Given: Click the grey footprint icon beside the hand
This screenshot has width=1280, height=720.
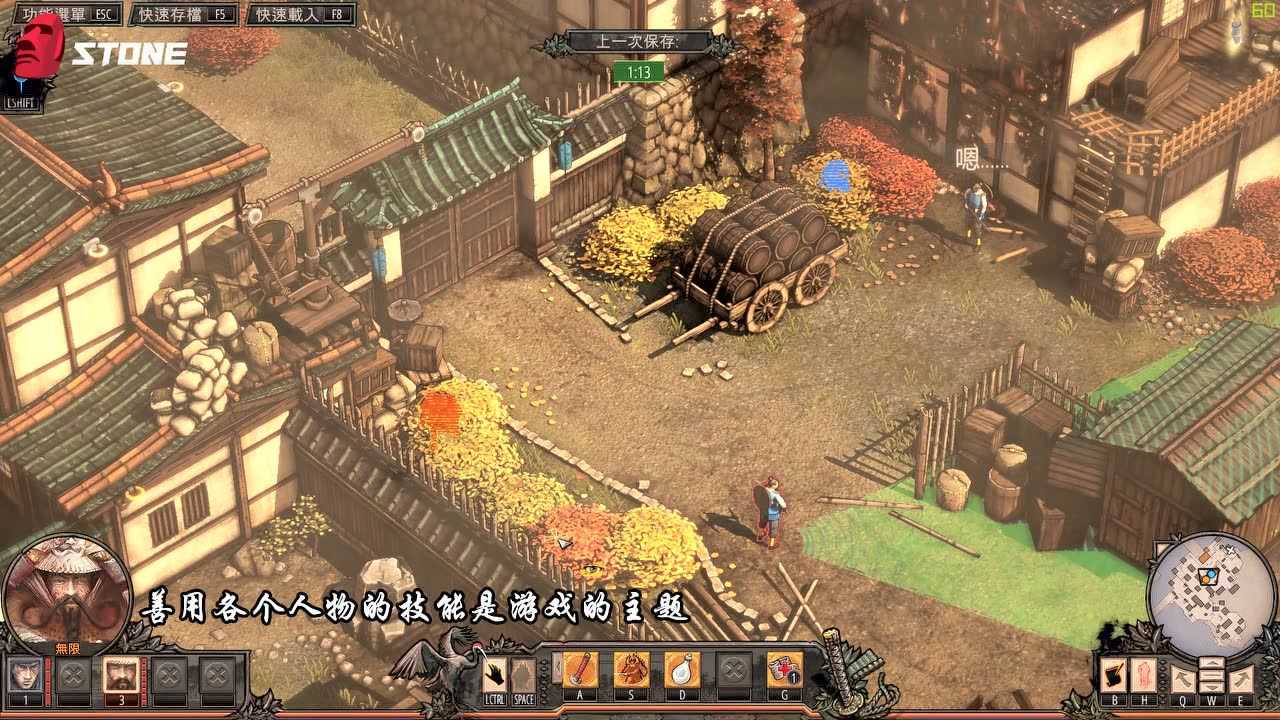Looking at the screenshot, I should click(524, 674).
